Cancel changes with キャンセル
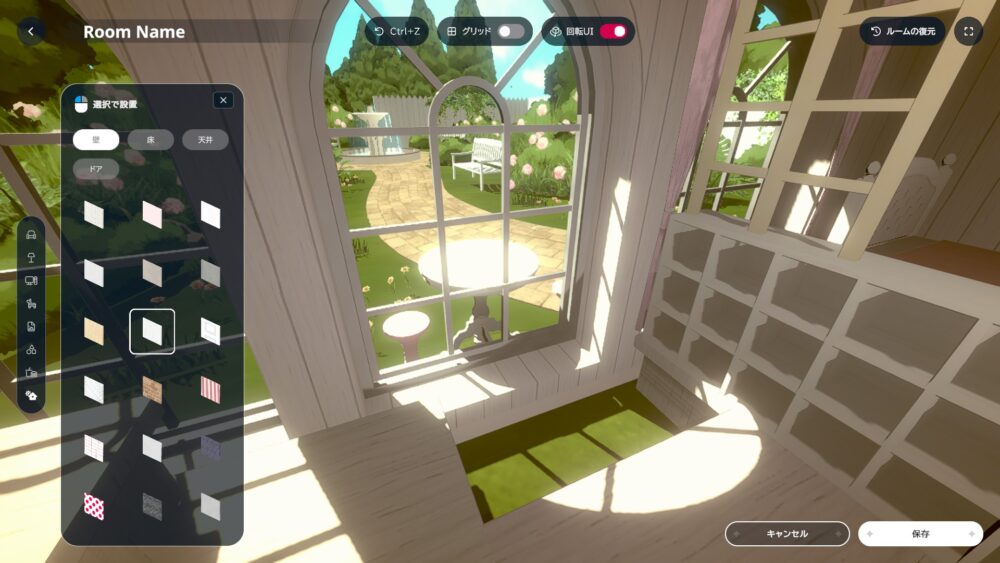 point(787,534)
